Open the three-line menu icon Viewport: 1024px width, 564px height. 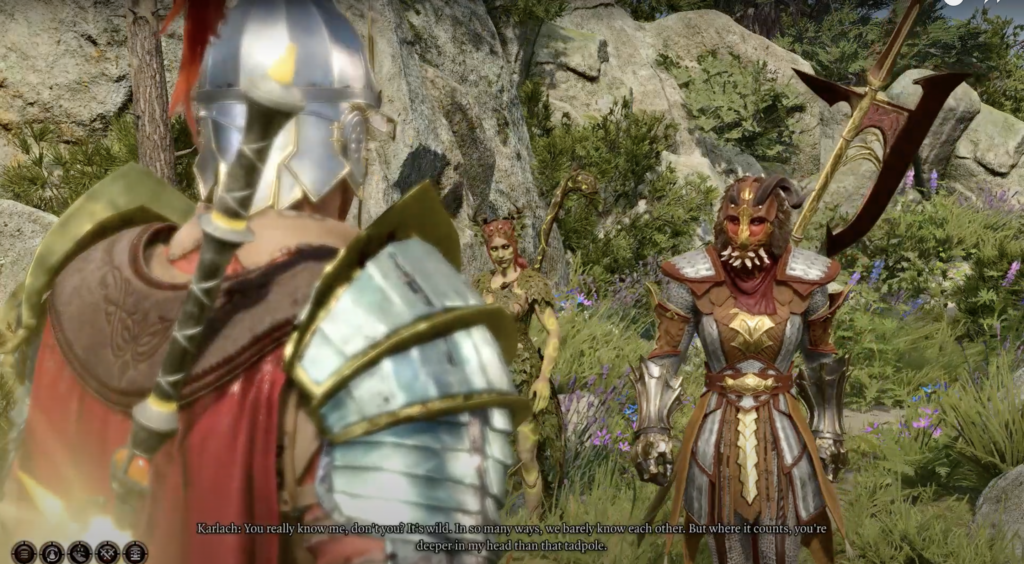click(x=23, y=551)
